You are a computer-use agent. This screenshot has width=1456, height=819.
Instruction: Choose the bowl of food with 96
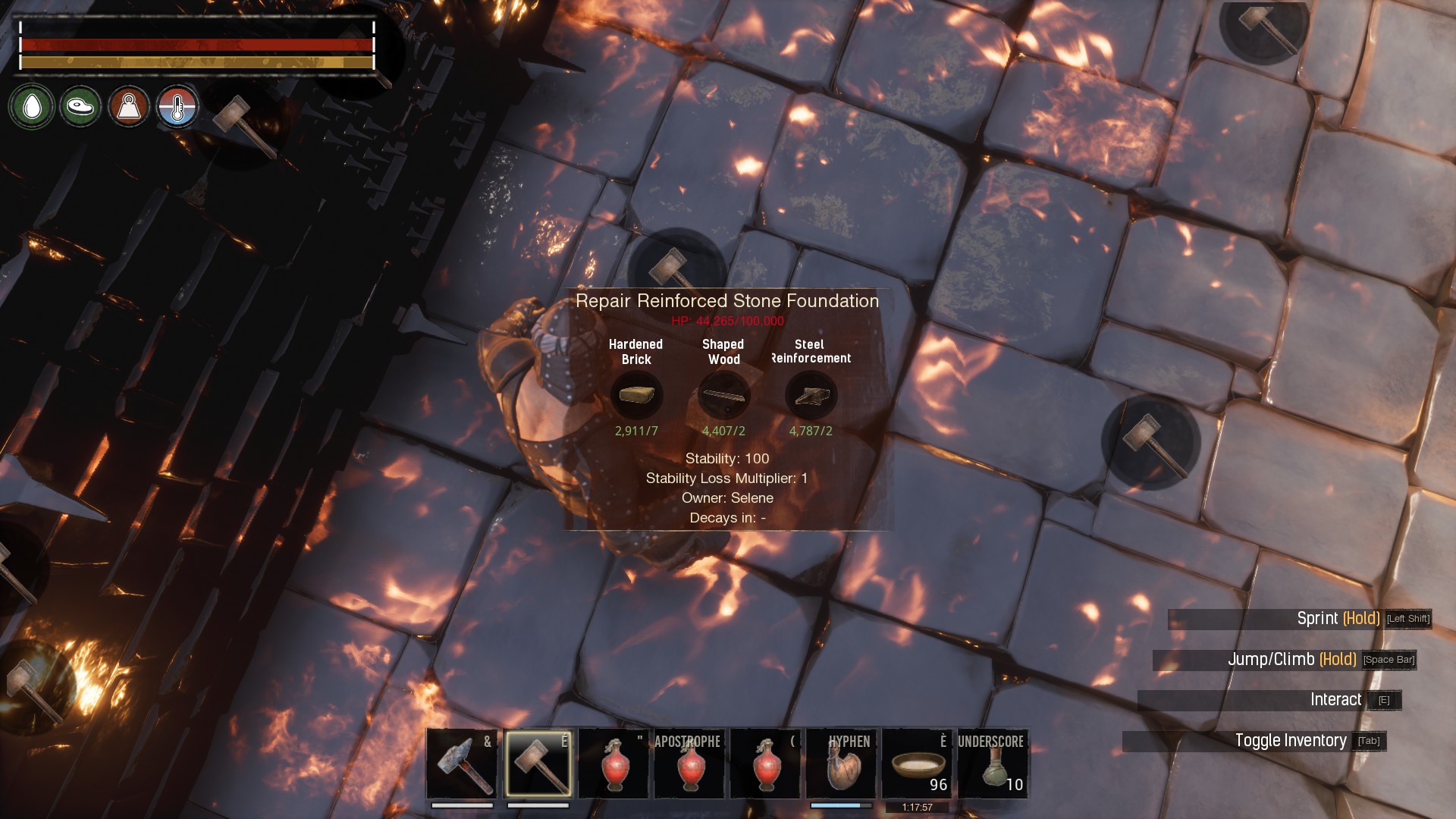(x=917, y=764)
